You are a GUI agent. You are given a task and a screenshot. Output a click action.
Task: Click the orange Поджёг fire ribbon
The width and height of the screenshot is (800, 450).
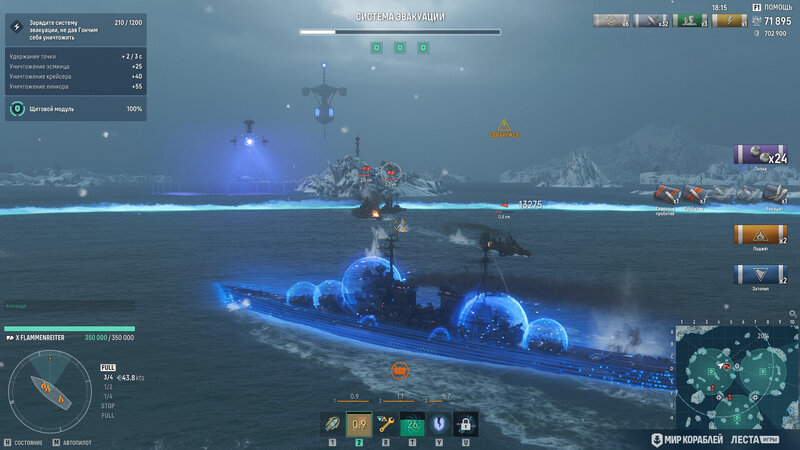[761, 234]
